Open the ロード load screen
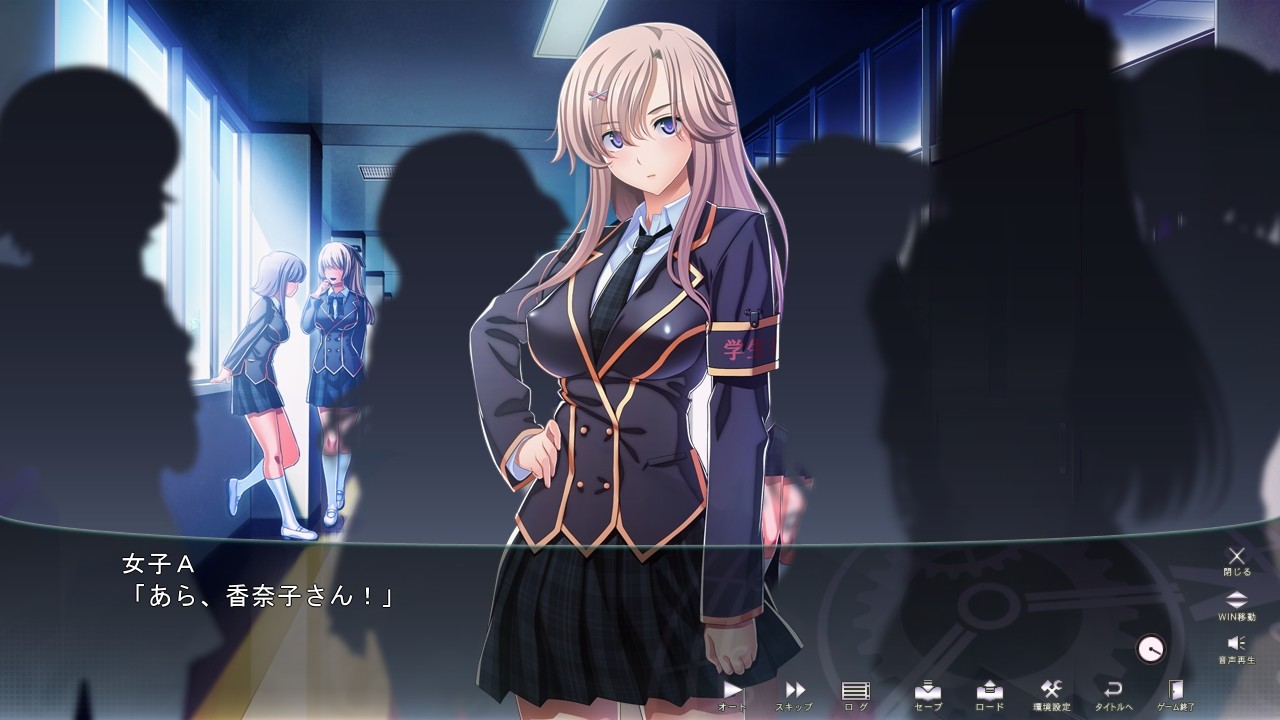The width and height of the screenshot is (1280, 720). coord(991,692)
